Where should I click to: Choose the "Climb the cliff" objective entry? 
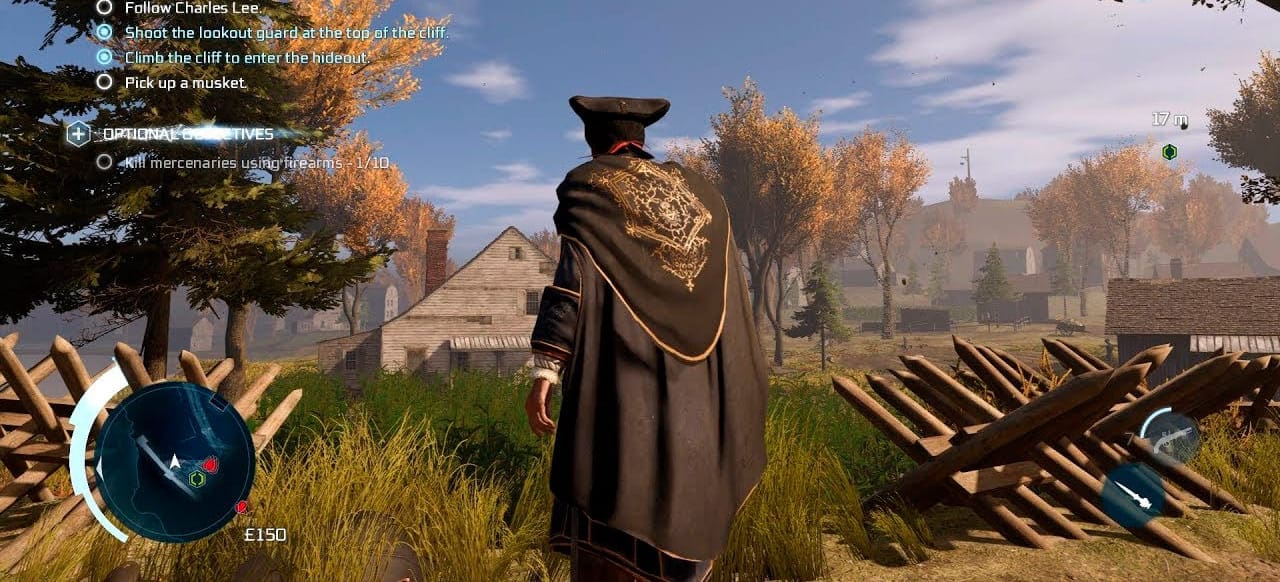click(x=247, y=58)
